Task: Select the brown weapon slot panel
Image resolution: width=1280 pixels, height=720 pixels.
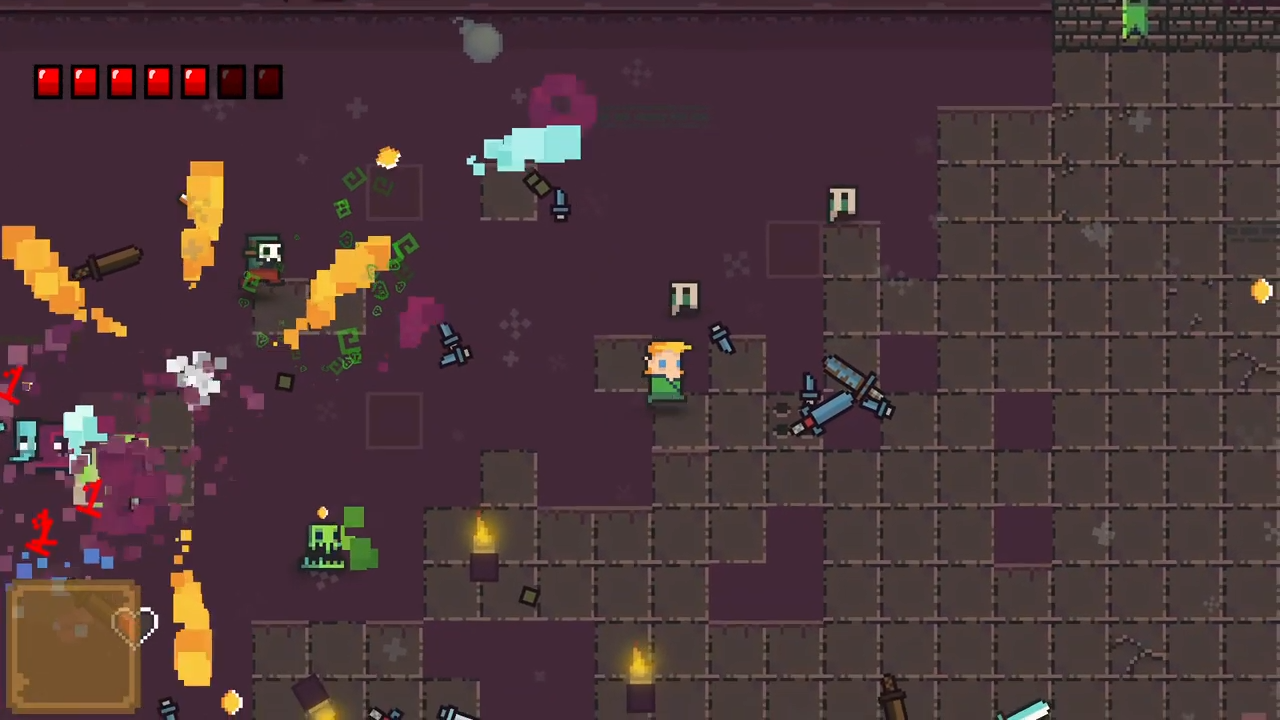Action: (73, 647)
